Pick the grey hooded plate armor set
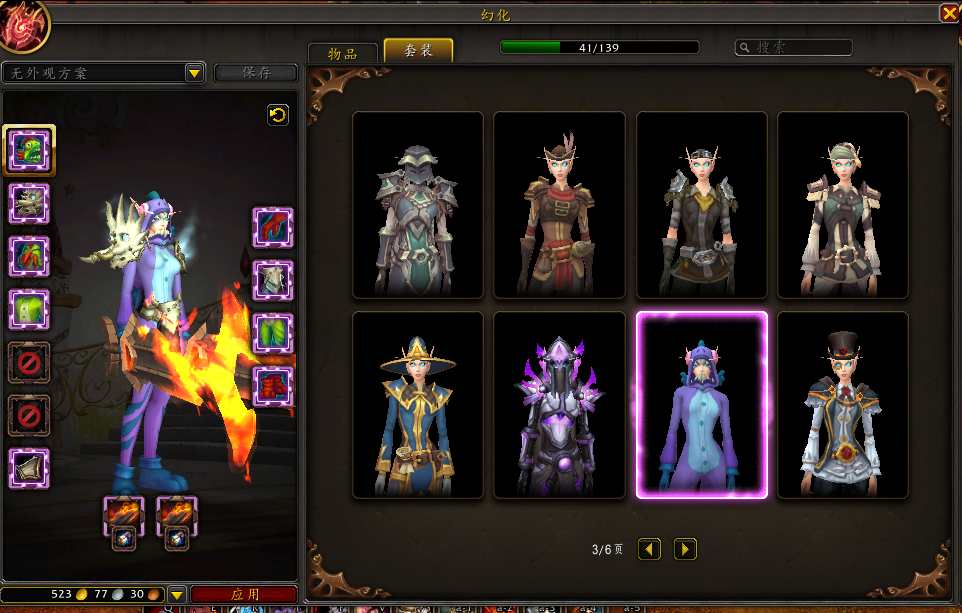962x613 pixels. pos(418,204)
